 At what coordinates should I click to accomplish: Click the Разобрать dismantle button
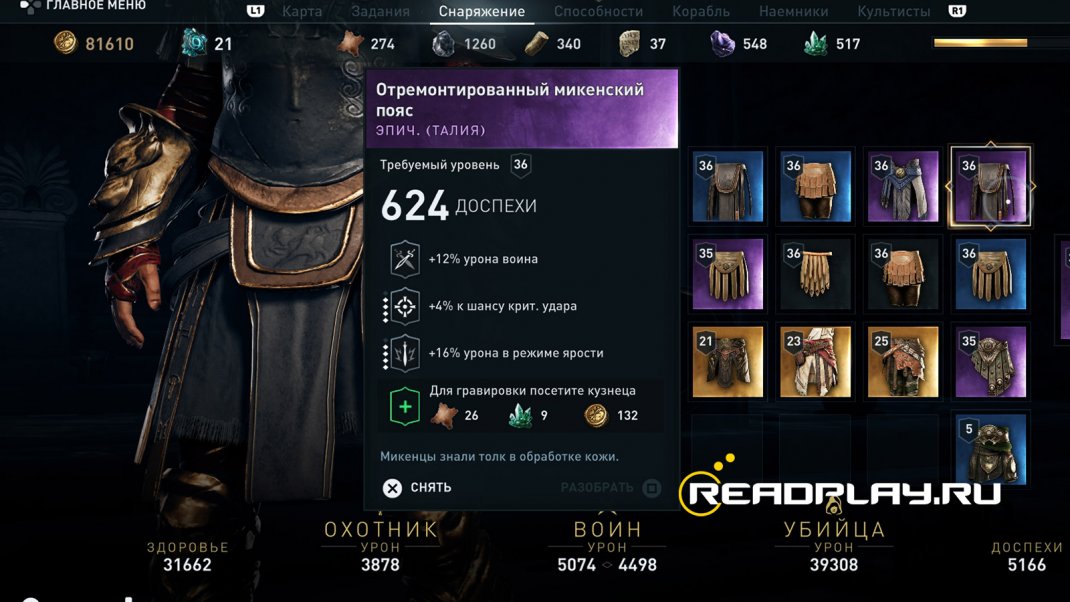coord(610,488)
